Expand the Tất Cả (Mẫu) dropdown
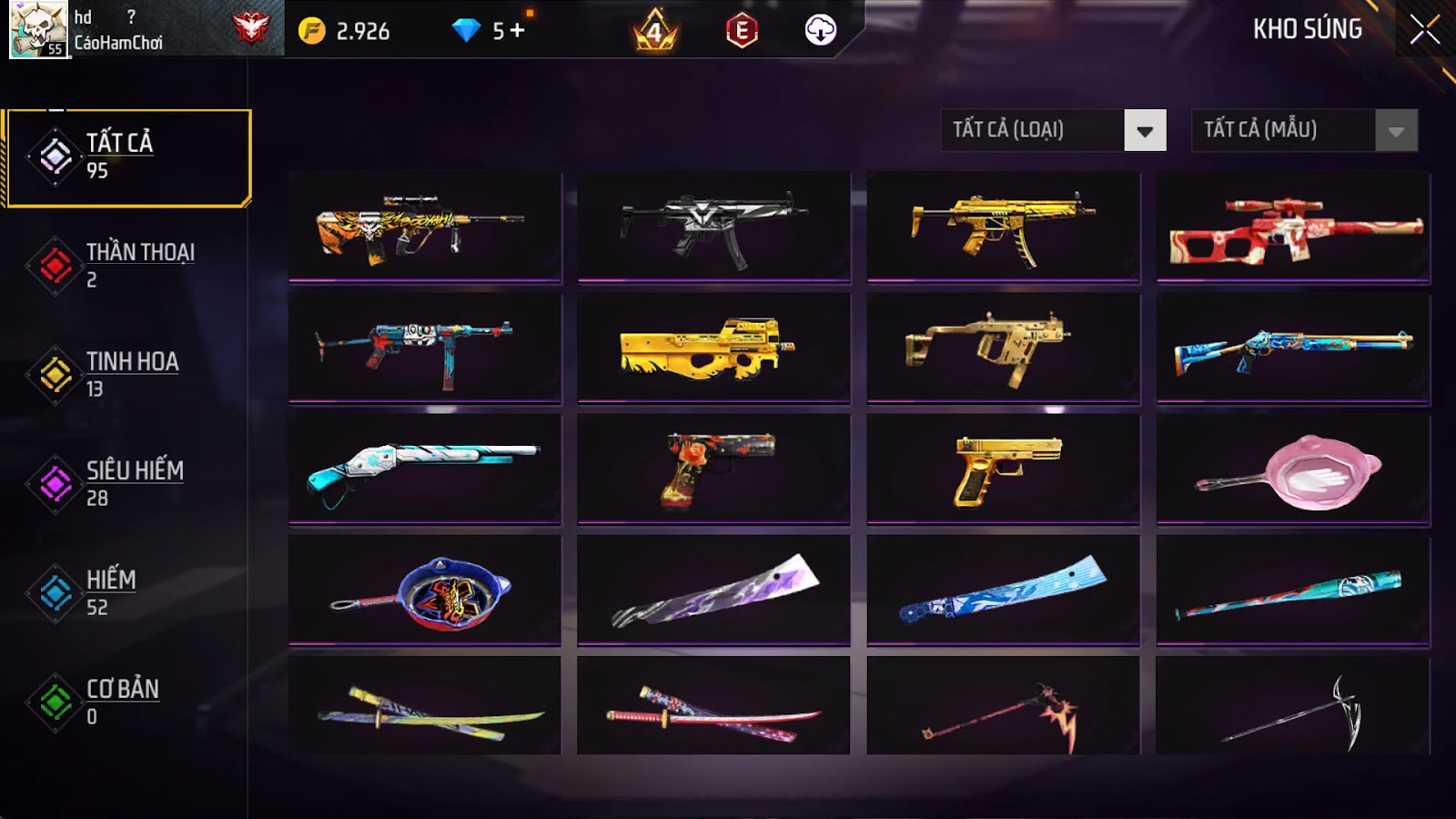Screen dimensions: 1456x819 point(1304,130)
